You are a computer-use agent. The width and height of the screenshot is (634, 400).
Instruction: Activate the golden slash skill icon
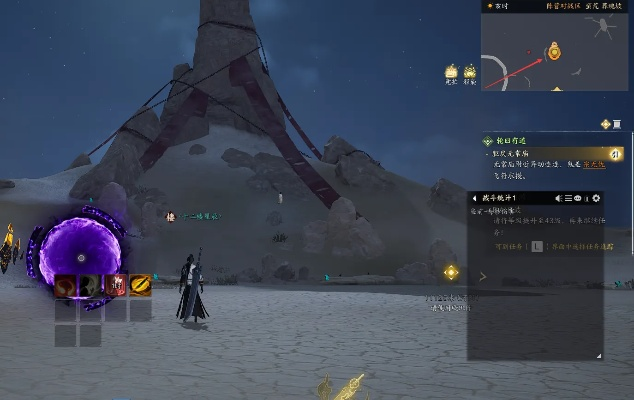point(140,286)
